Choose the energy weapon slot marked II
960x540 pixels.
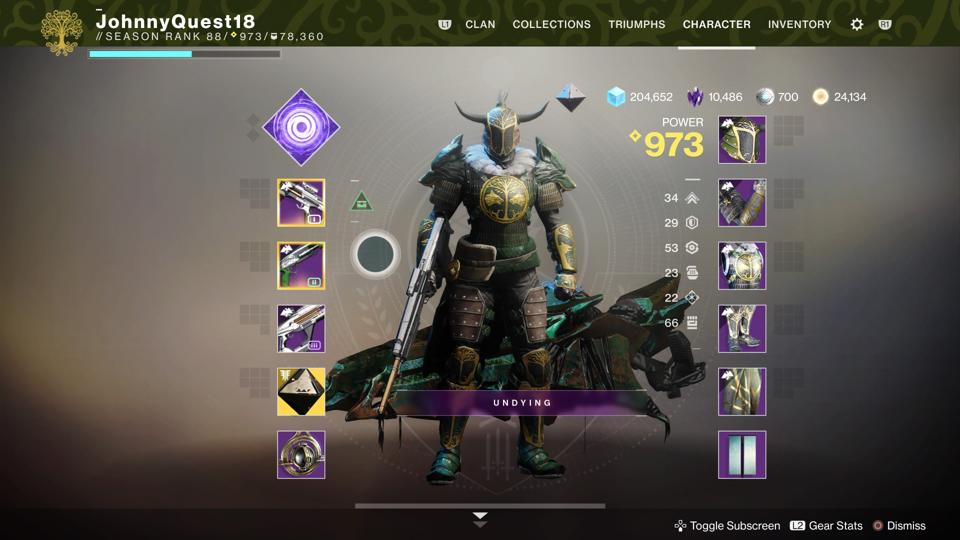(x=301, y=266)
